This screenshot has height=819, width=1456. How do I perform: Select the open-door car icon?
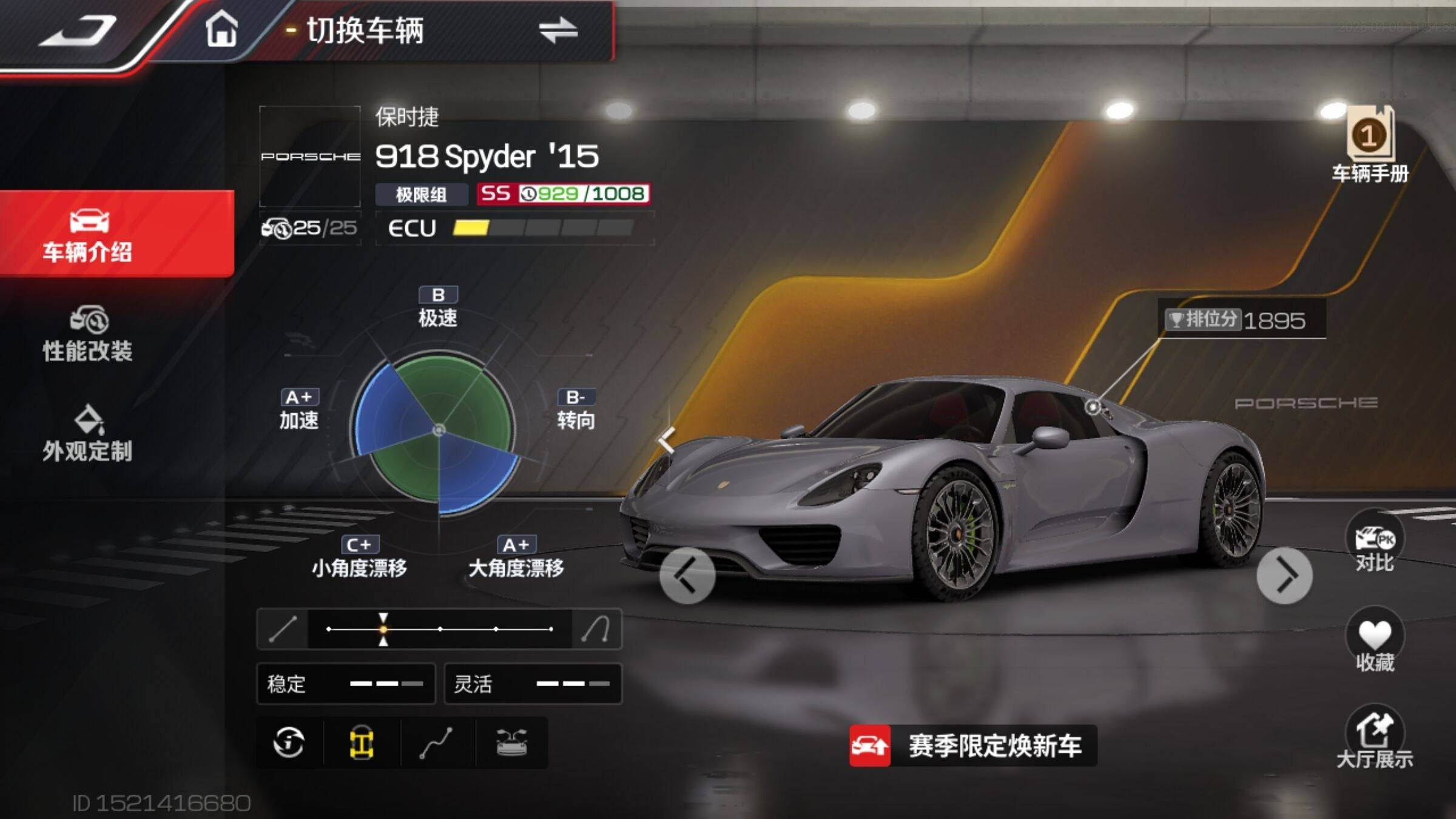511,743
